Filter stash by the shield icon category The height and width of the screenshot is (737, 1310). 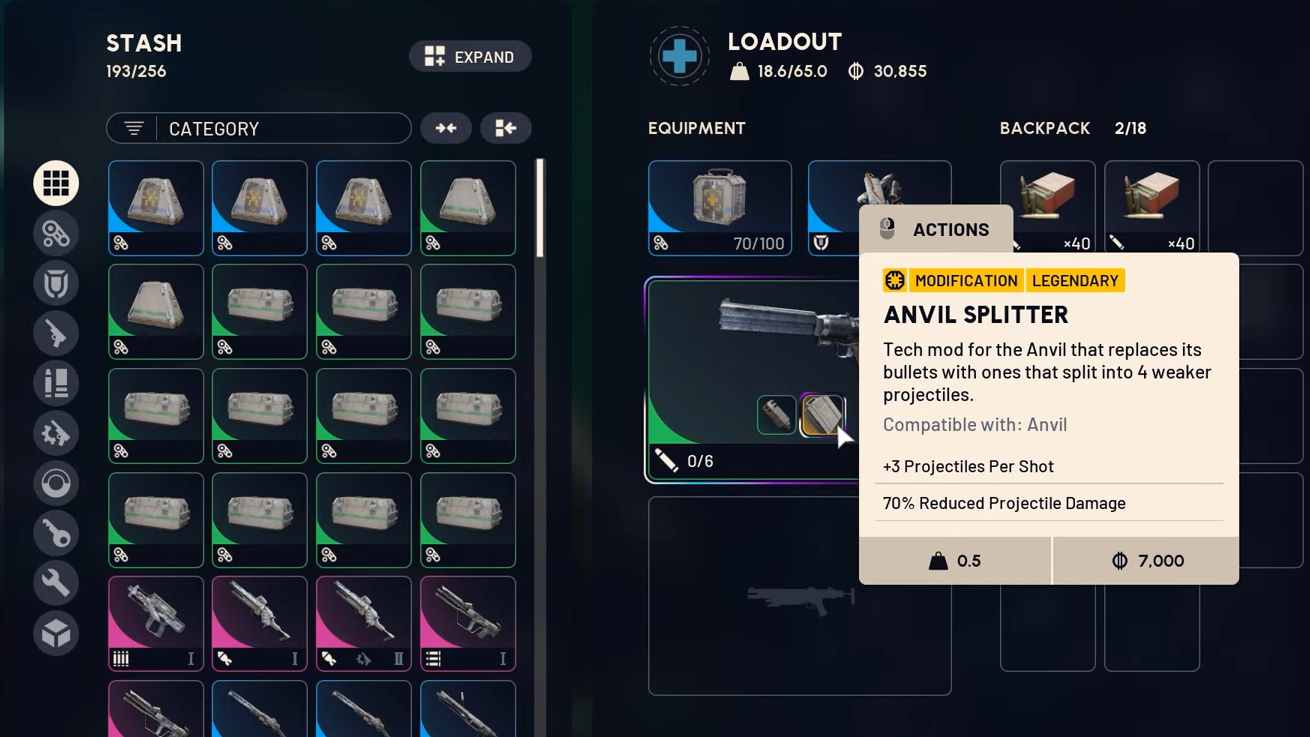(x=56, y=283)
